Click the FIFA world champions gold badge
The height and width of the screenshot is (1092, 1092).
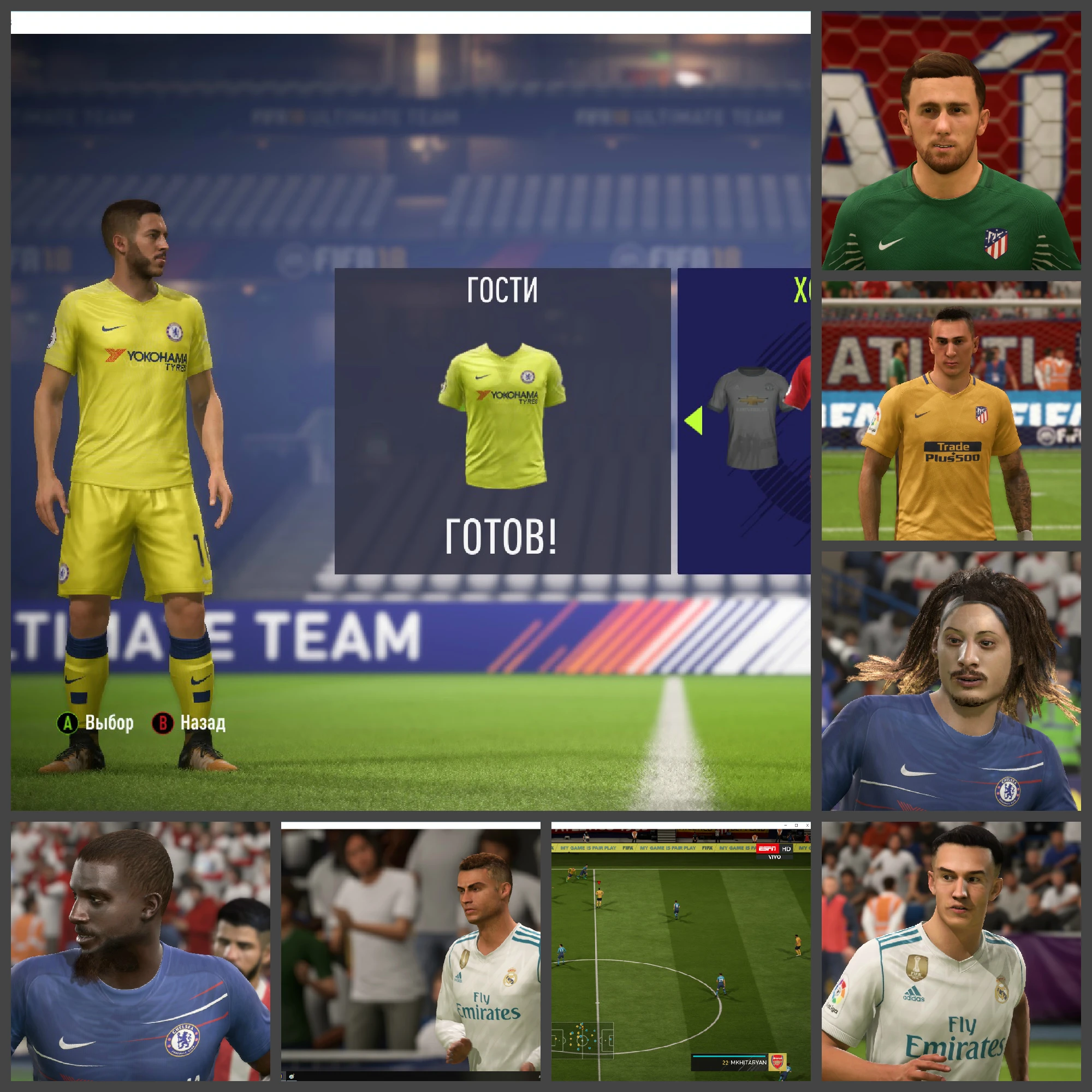click(917, 968)
